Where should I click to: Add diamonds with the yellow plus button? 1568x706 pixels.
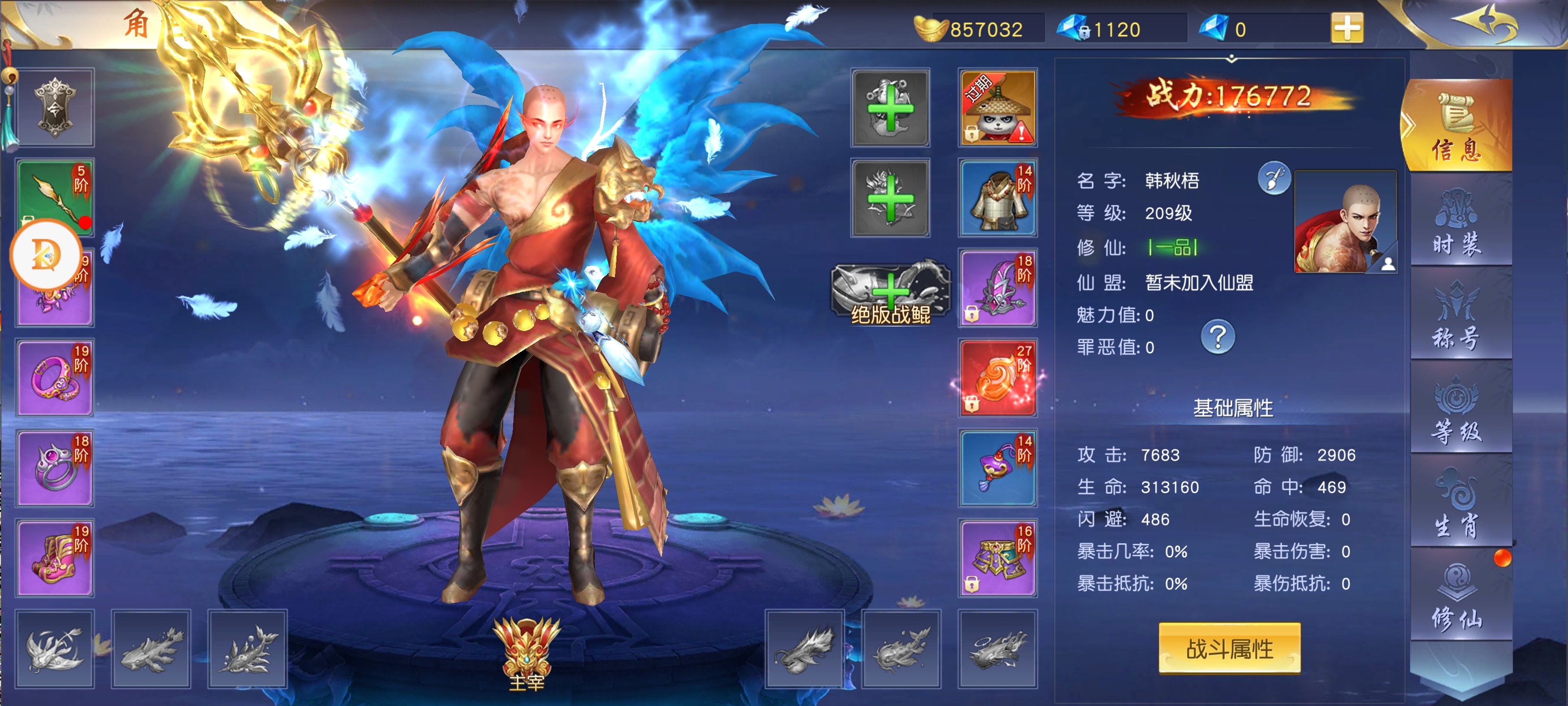1347,28
